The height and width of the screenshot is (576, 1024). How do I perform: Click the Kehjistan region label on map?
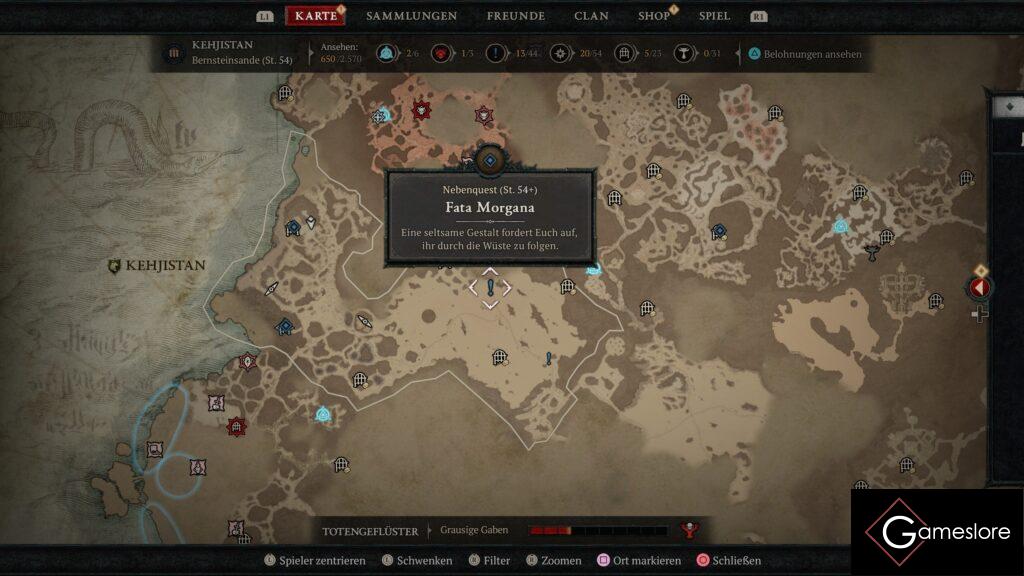[157, 266]
